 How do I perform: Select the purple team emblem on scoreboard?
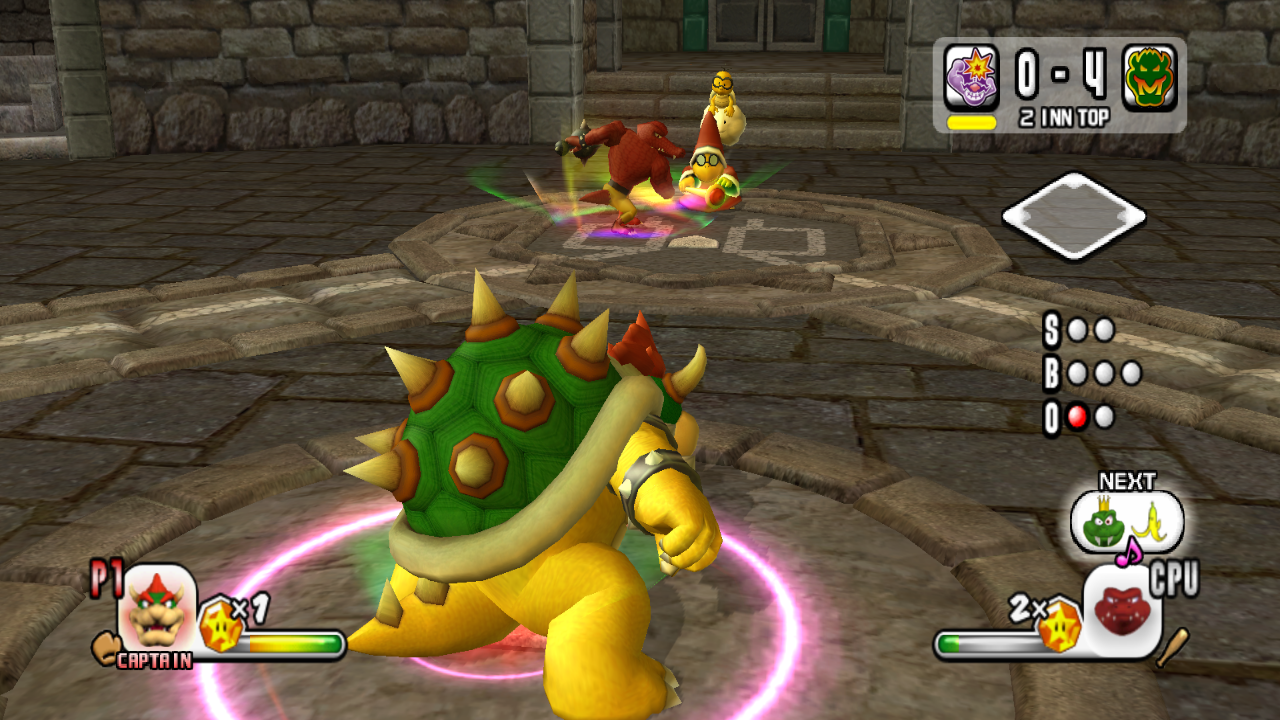971,77
